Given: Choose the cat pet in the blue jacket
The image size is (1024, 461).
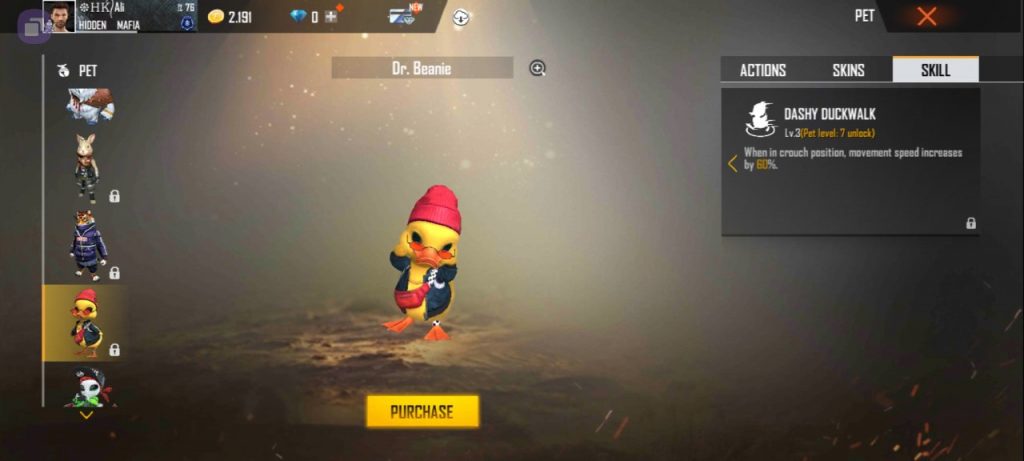Looking at the screenshot, I should (x=86, y=243).
